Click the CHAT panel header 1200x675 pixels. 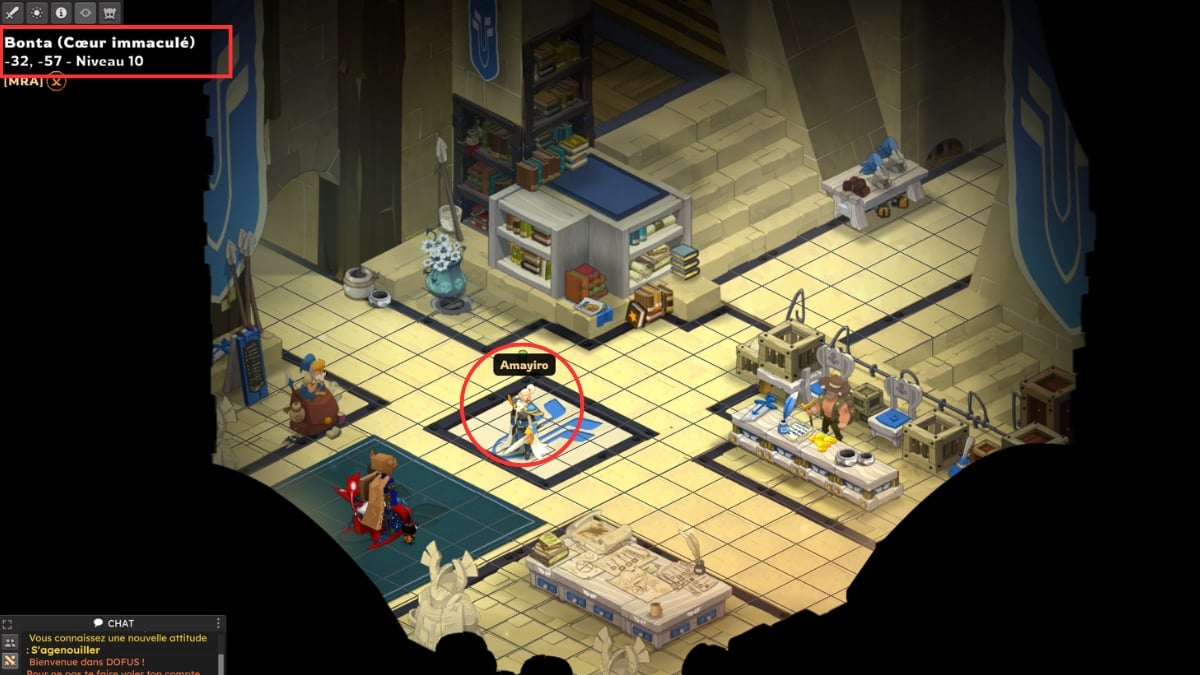click(x=113, y=623)
